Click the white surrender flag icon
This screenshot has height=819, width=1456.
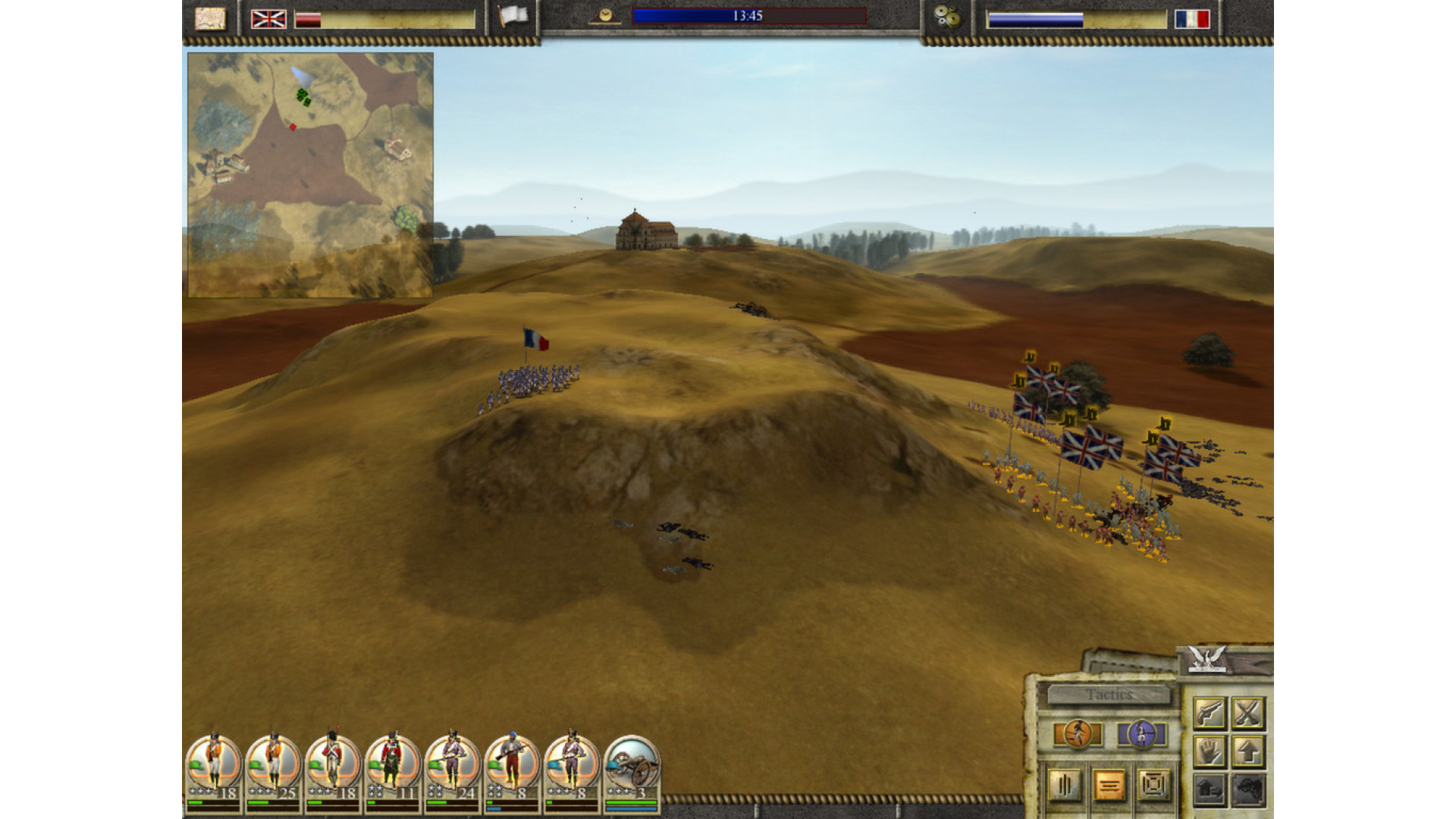tap(513, 17)
